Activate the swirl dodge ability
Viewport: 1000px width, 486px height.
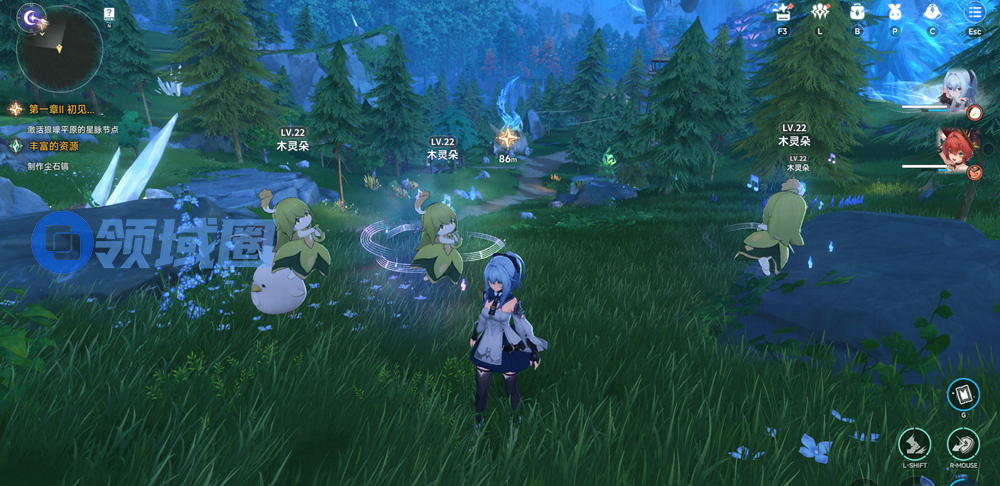pos(964,444)
